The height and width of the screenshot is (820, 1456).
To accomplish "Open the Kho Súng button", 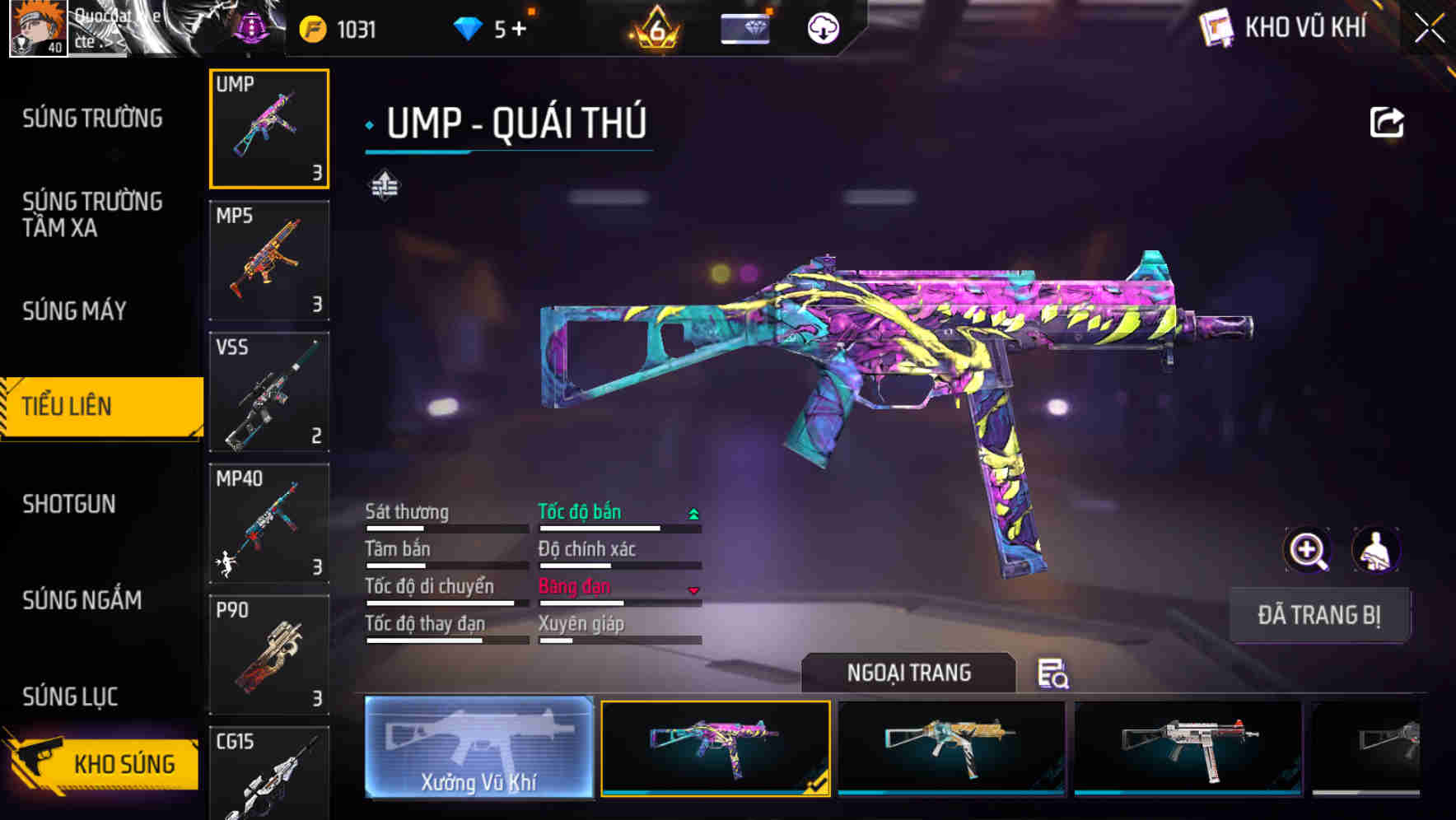I will coord(103,763).
